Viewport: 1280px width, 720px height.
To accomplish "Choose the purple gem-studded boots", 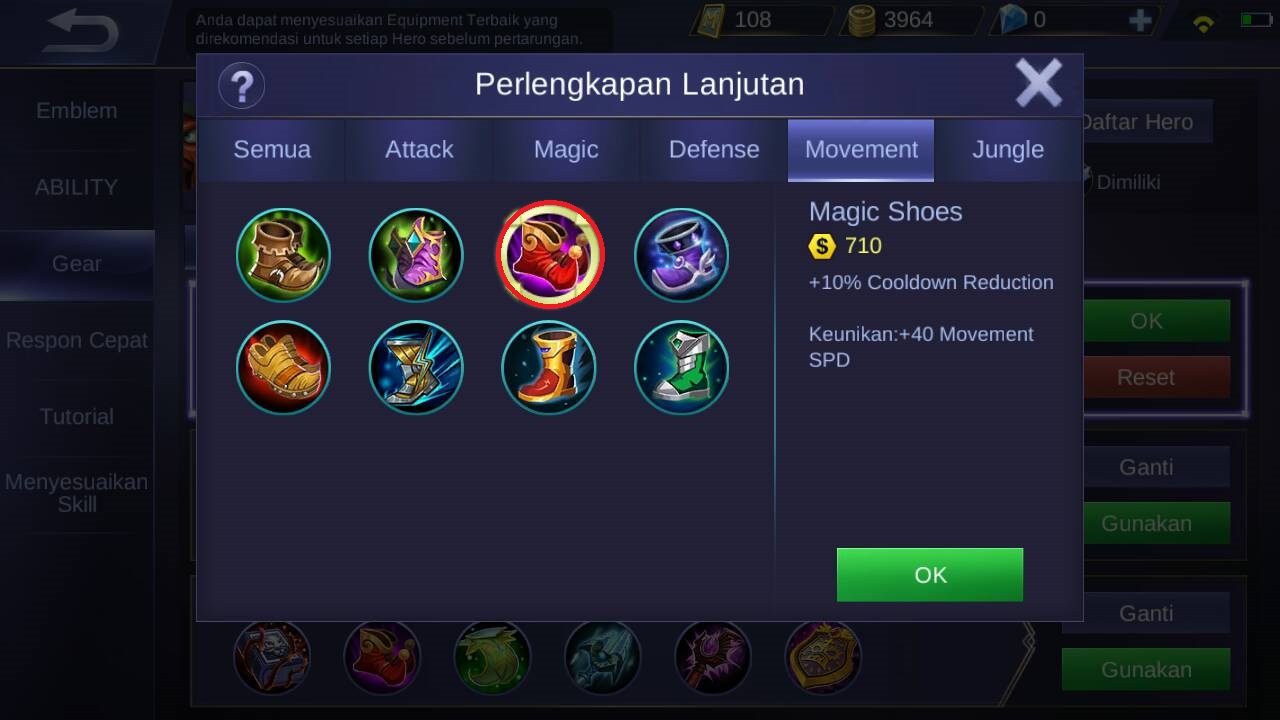I will click(416, 255).
